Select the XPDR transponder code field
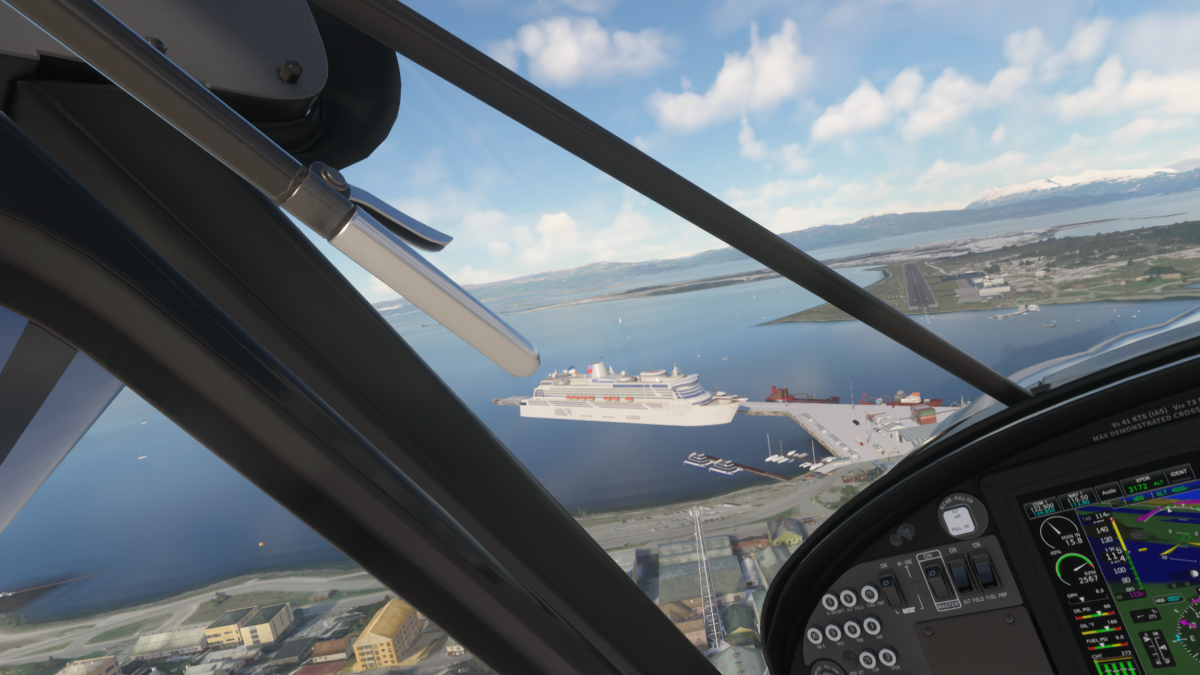Screen dimensions: 1200x675 click(1142, 483)
